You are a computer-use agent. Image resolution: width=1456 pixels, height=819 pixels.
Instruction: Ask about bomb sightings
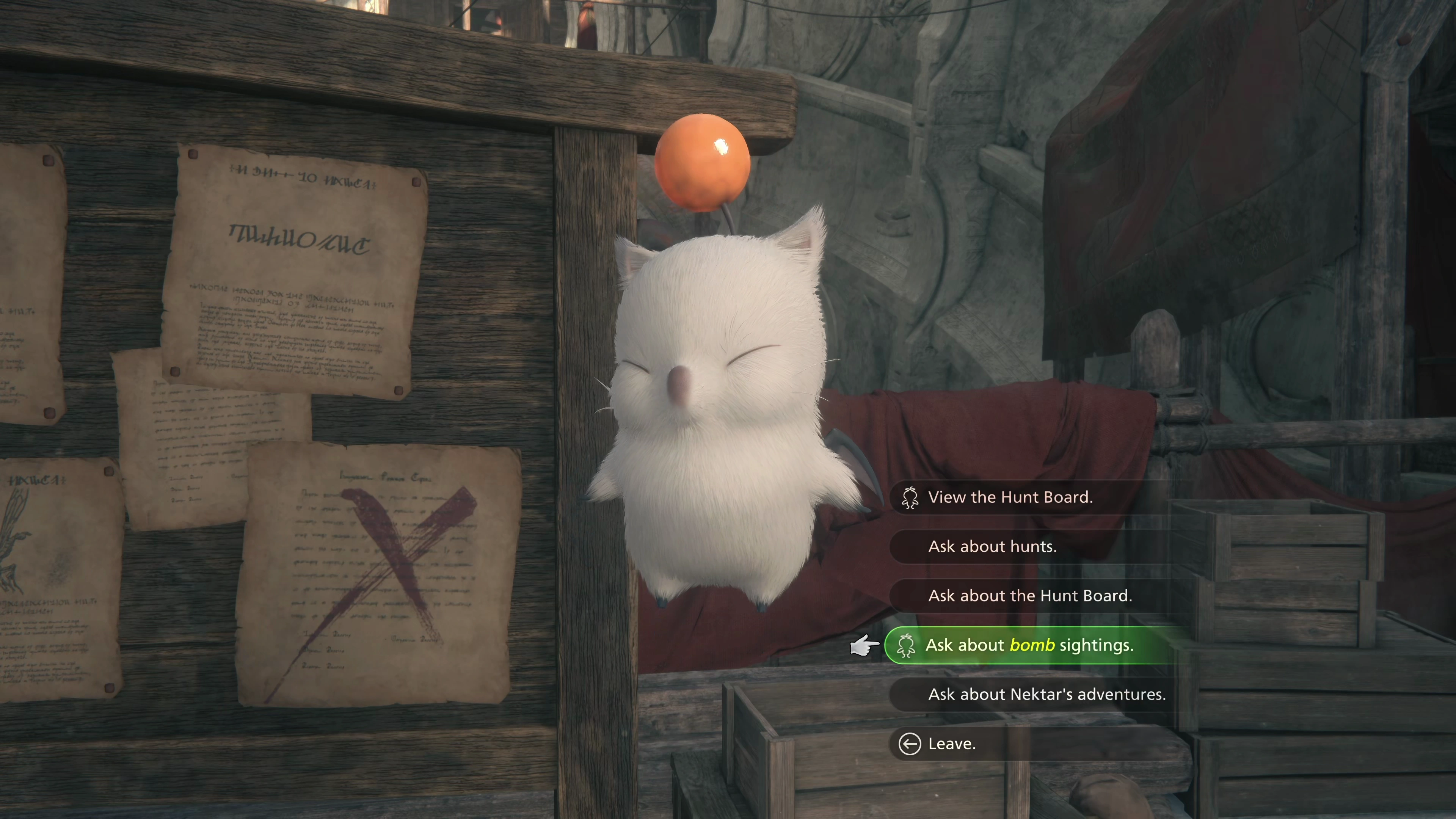[1029, 645]
